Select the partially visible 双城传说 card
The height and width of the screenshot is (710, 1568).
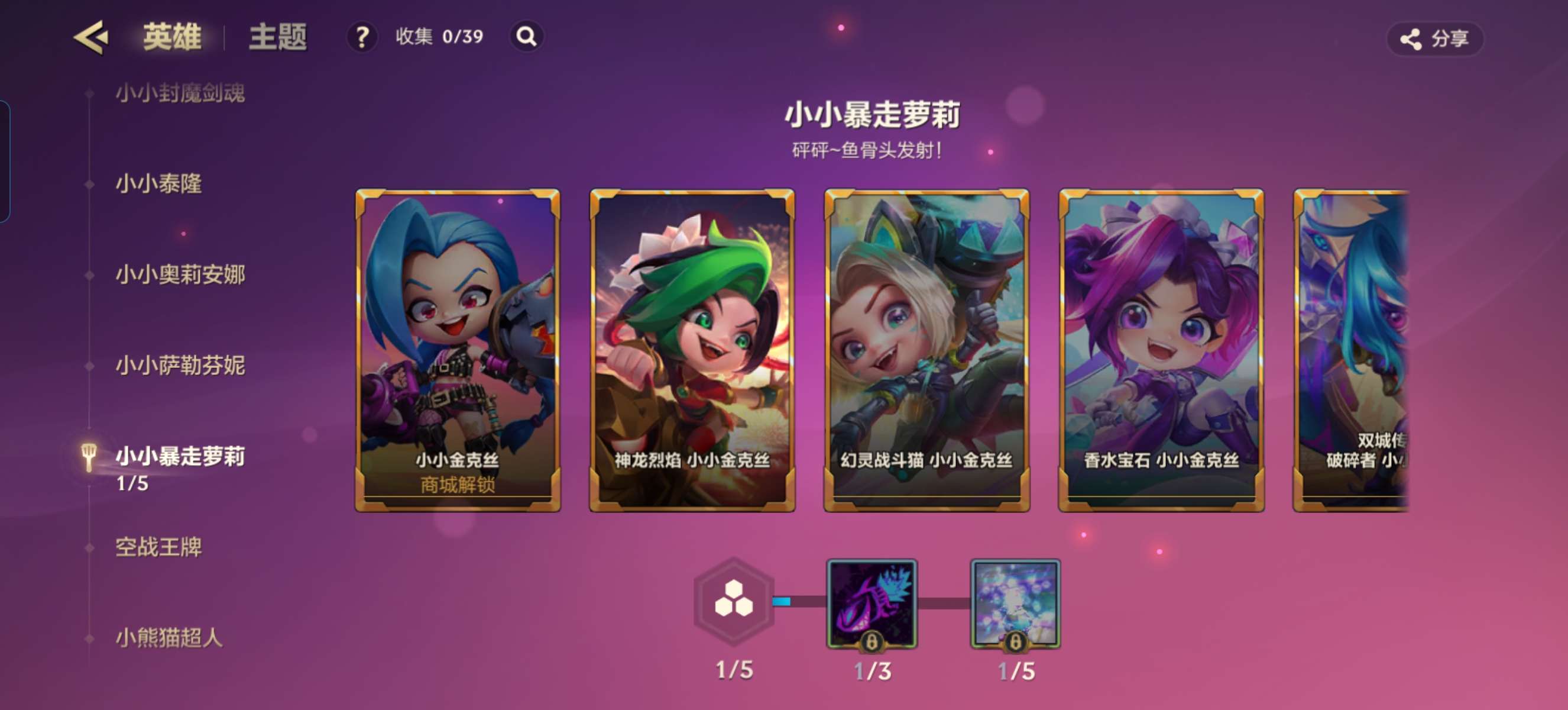(1351, 350)
